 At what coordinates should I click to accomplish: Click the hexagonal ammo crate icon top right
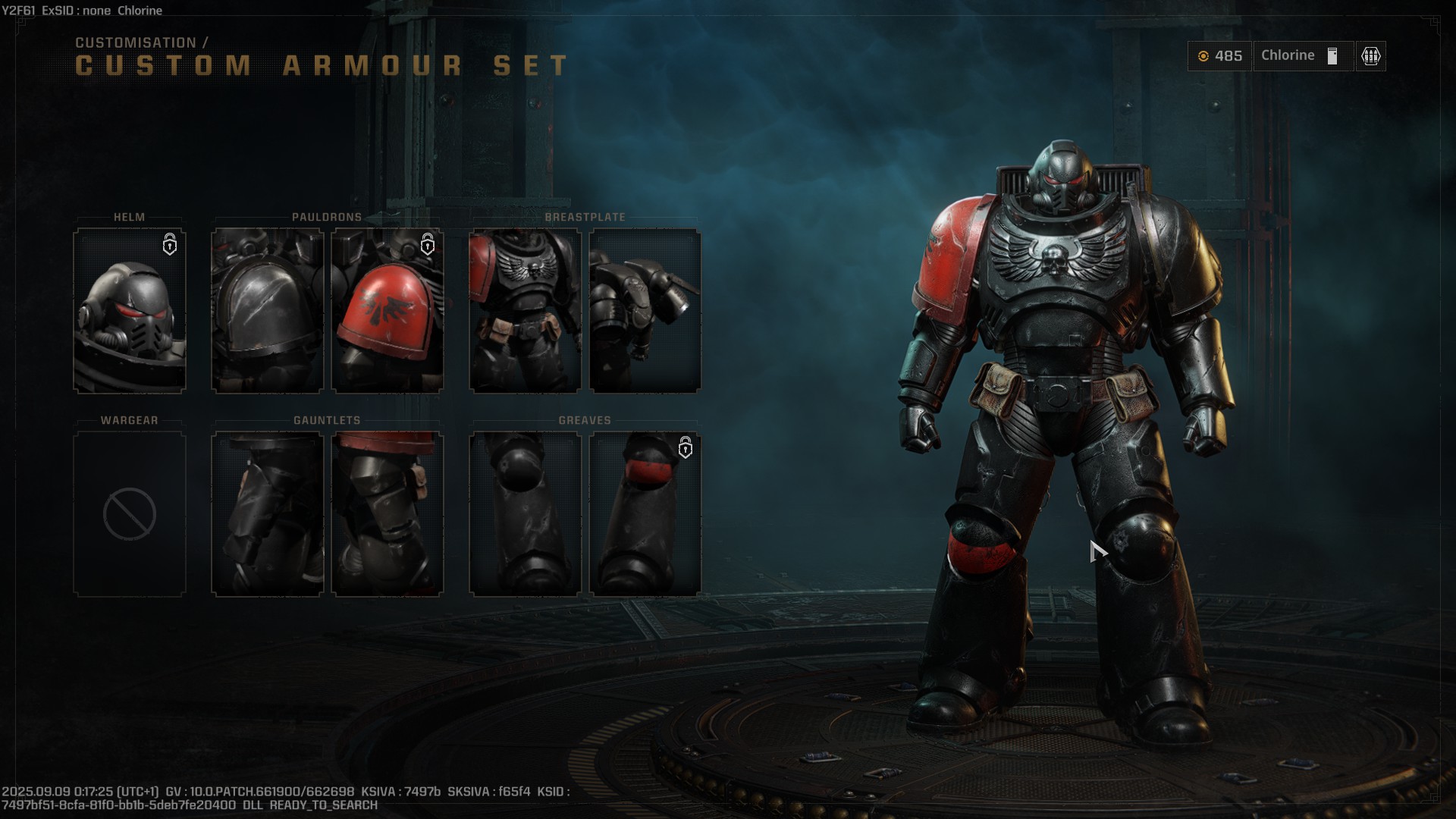coord(1370,56)
